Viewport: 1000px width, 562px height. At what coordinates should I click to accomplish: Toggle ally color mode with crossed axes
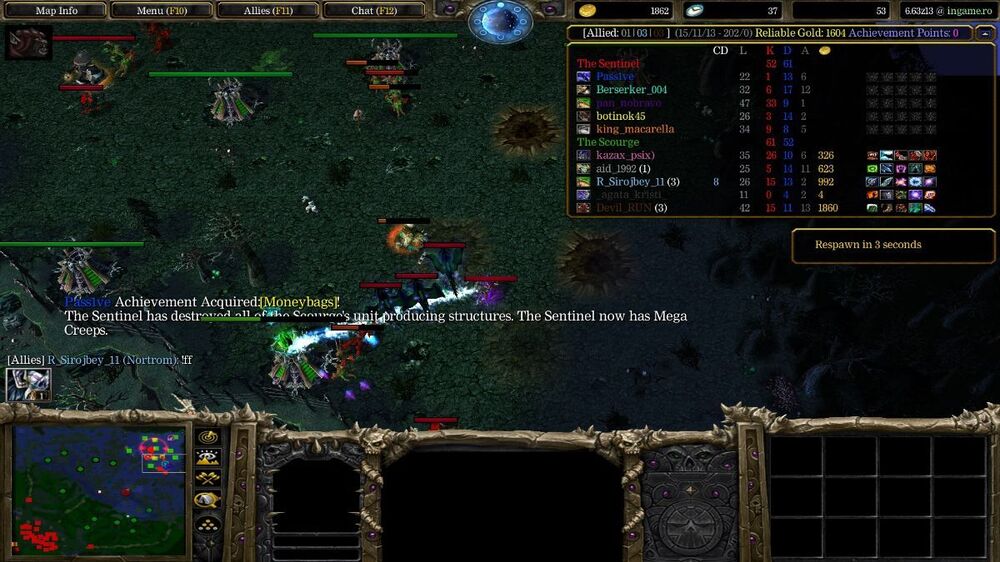click(x=208, y=478)
